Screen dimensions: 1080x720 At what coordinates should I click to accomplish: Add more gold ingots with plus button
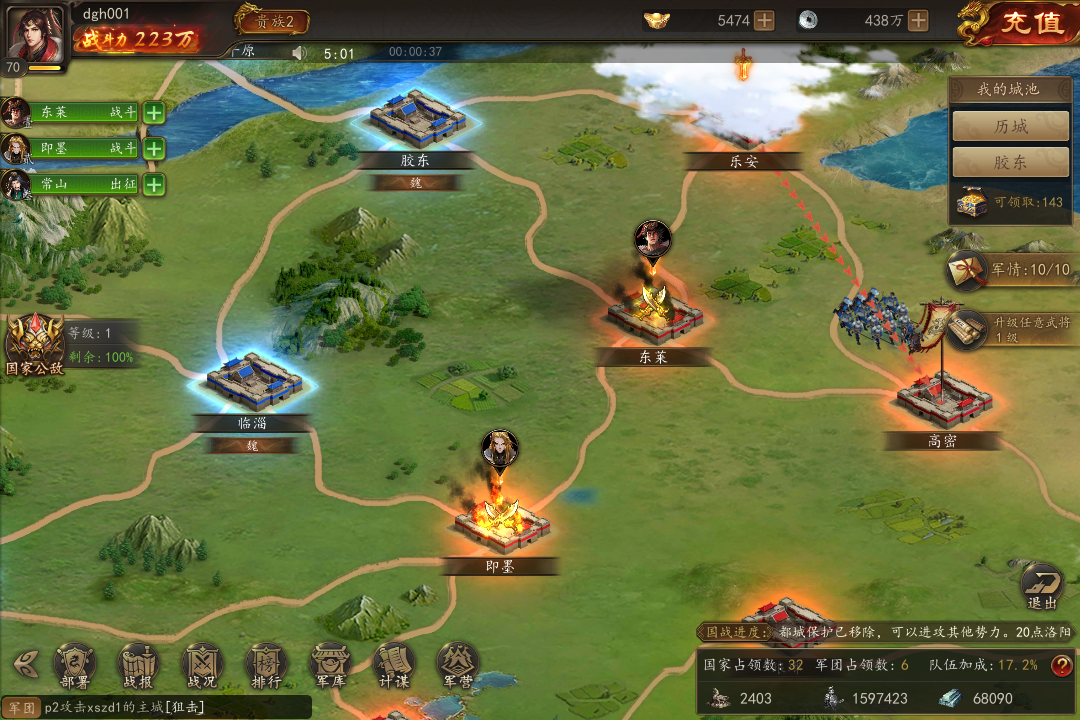764,20
